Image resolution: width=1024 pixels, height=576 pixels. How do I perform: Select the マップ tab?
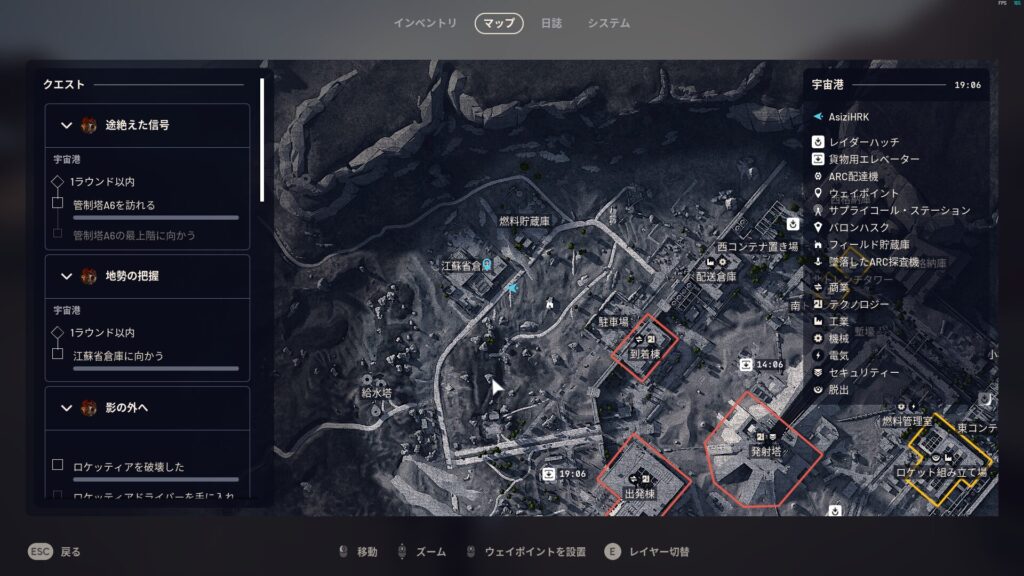(499, 23)
